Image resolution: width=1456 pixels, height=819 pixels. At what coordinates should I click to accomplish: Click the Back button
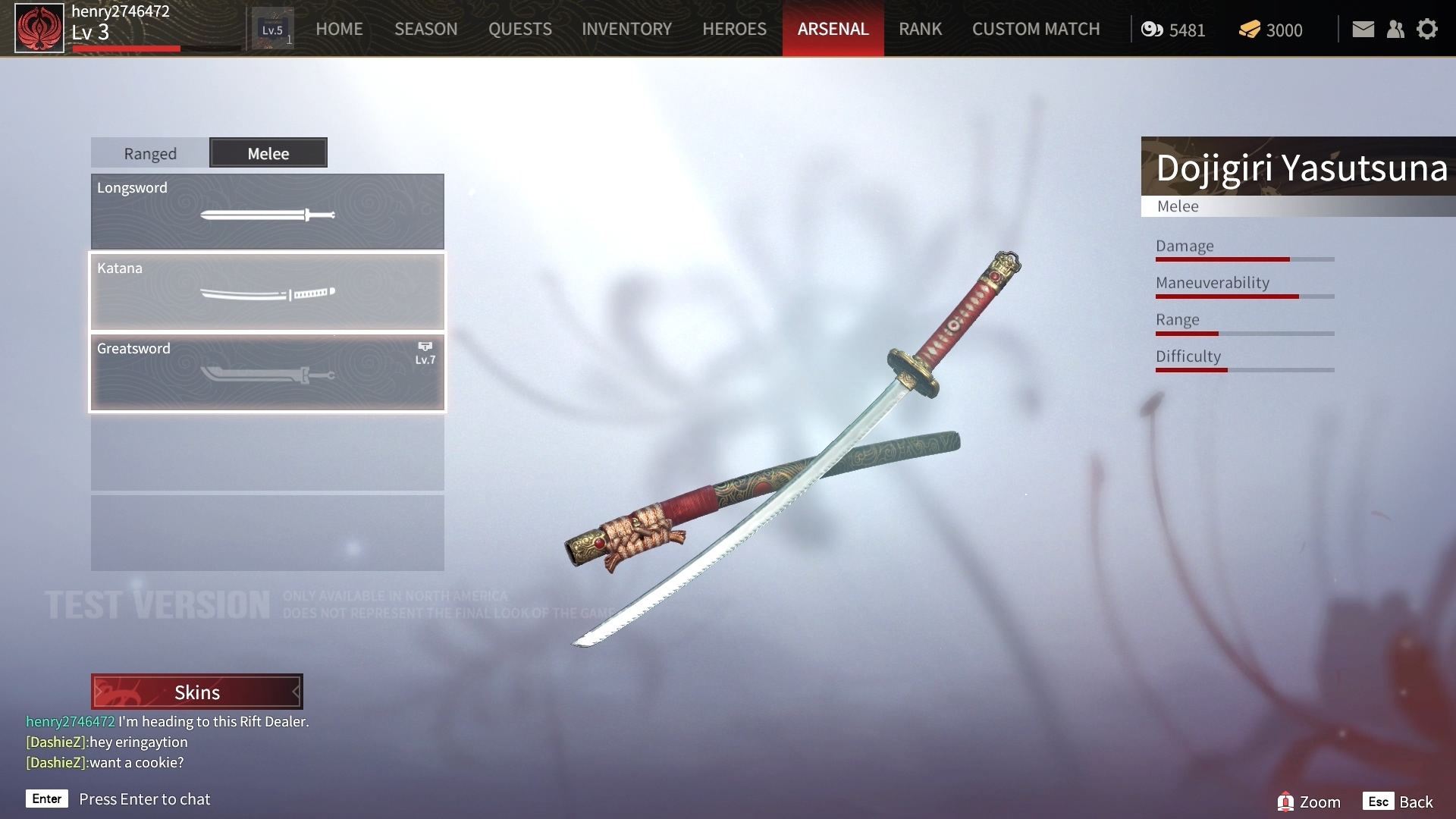point(1398,802)
